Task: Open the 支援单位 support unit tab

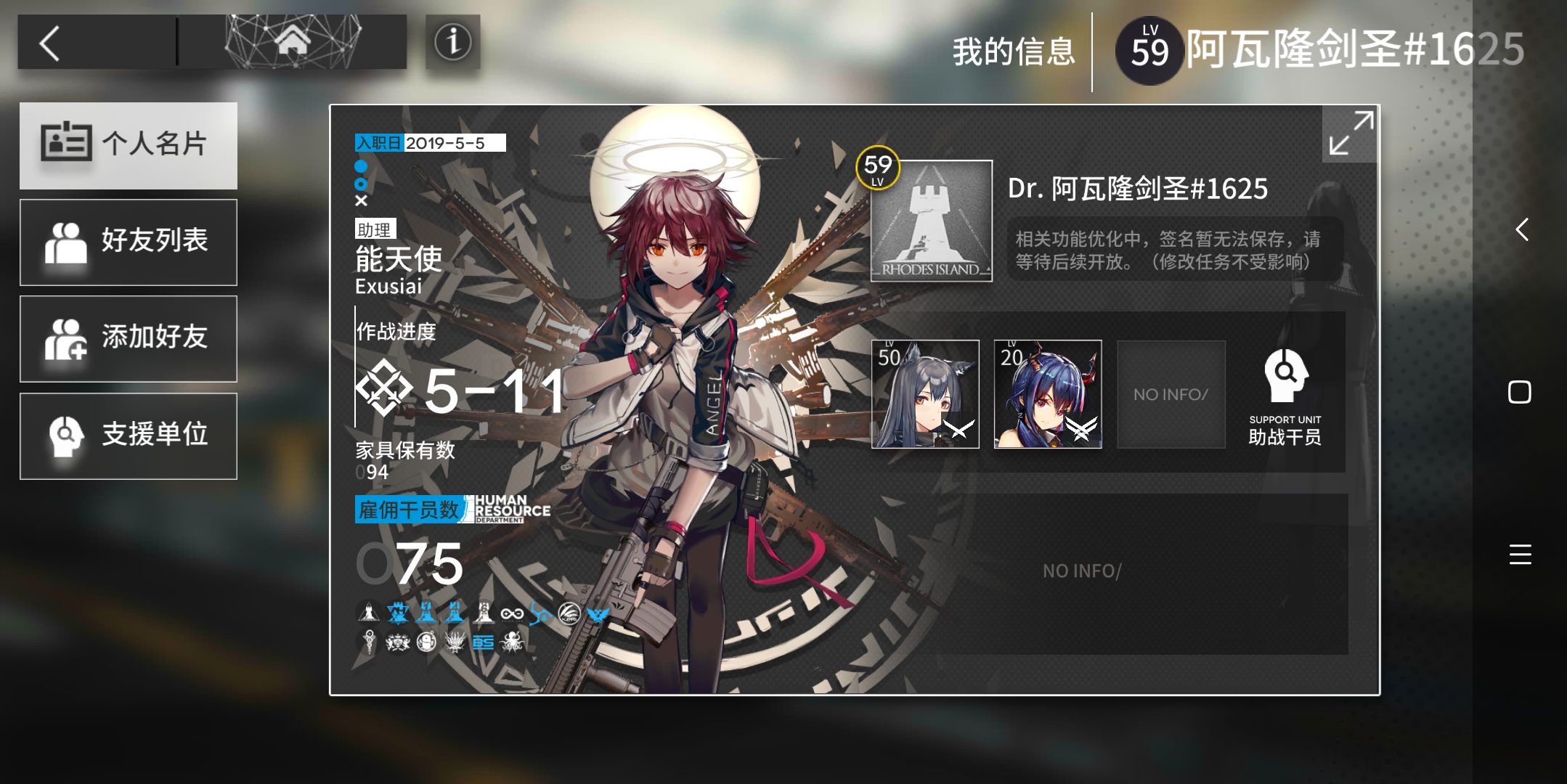Action: coord(129,436)
